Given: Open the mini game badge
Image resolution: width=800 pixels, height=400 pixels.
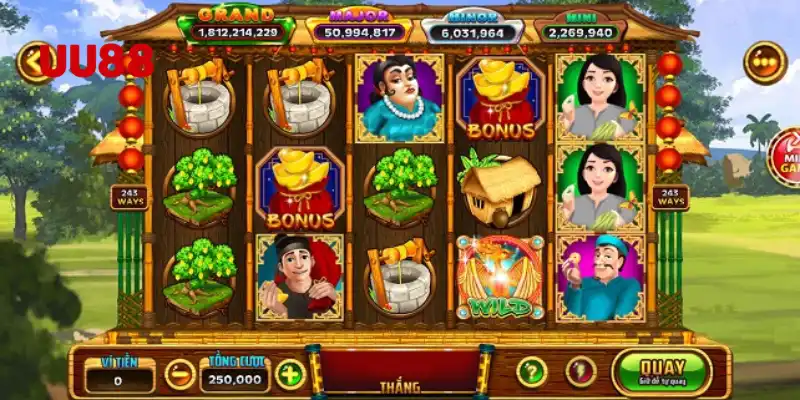Looking at the screenshot, I should coord(785,157).
